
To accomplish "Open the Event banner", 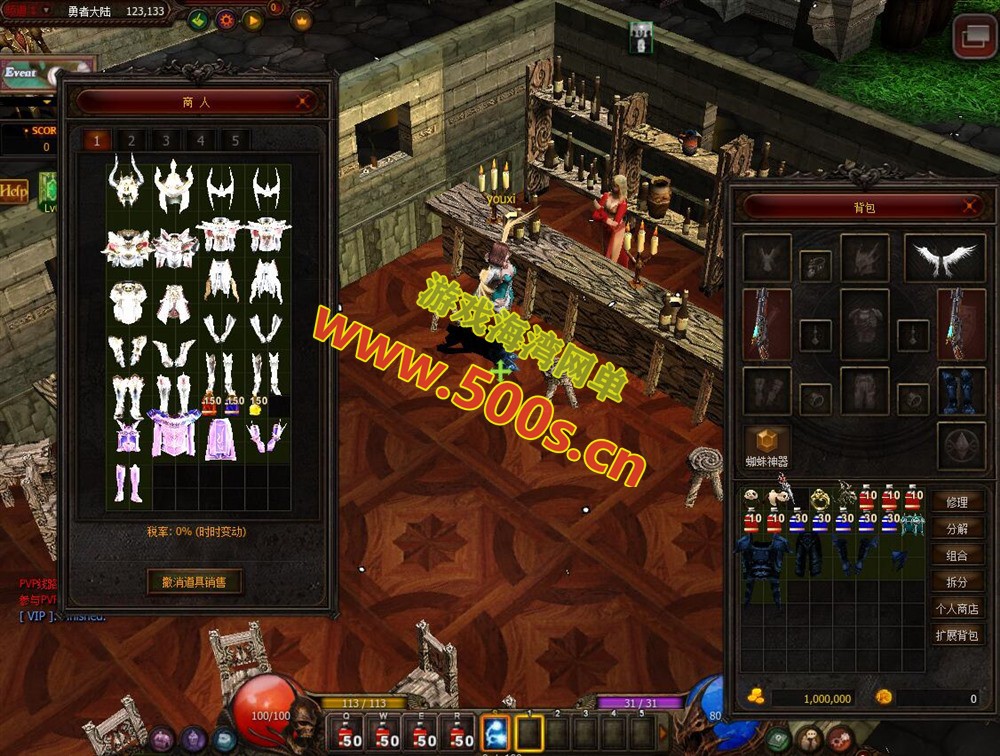I will click(x=28, y=73).
